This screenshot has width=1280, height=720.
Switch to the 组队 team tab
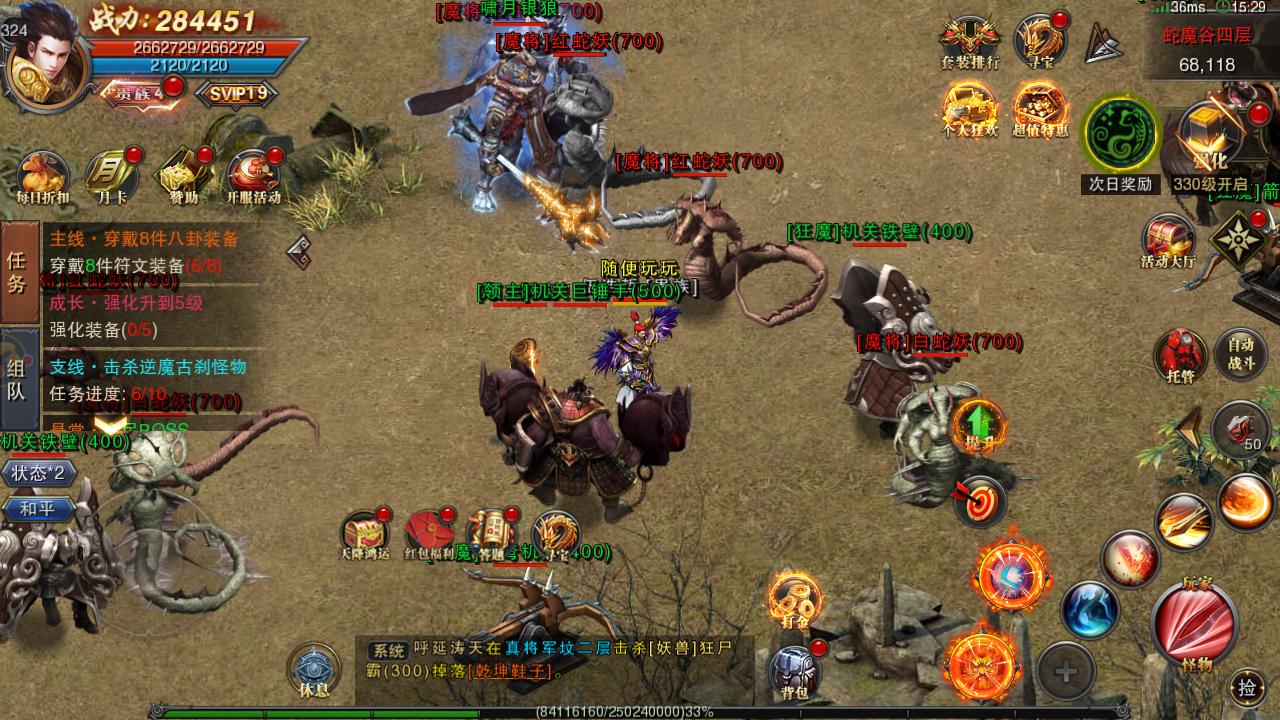coord(18,378)
